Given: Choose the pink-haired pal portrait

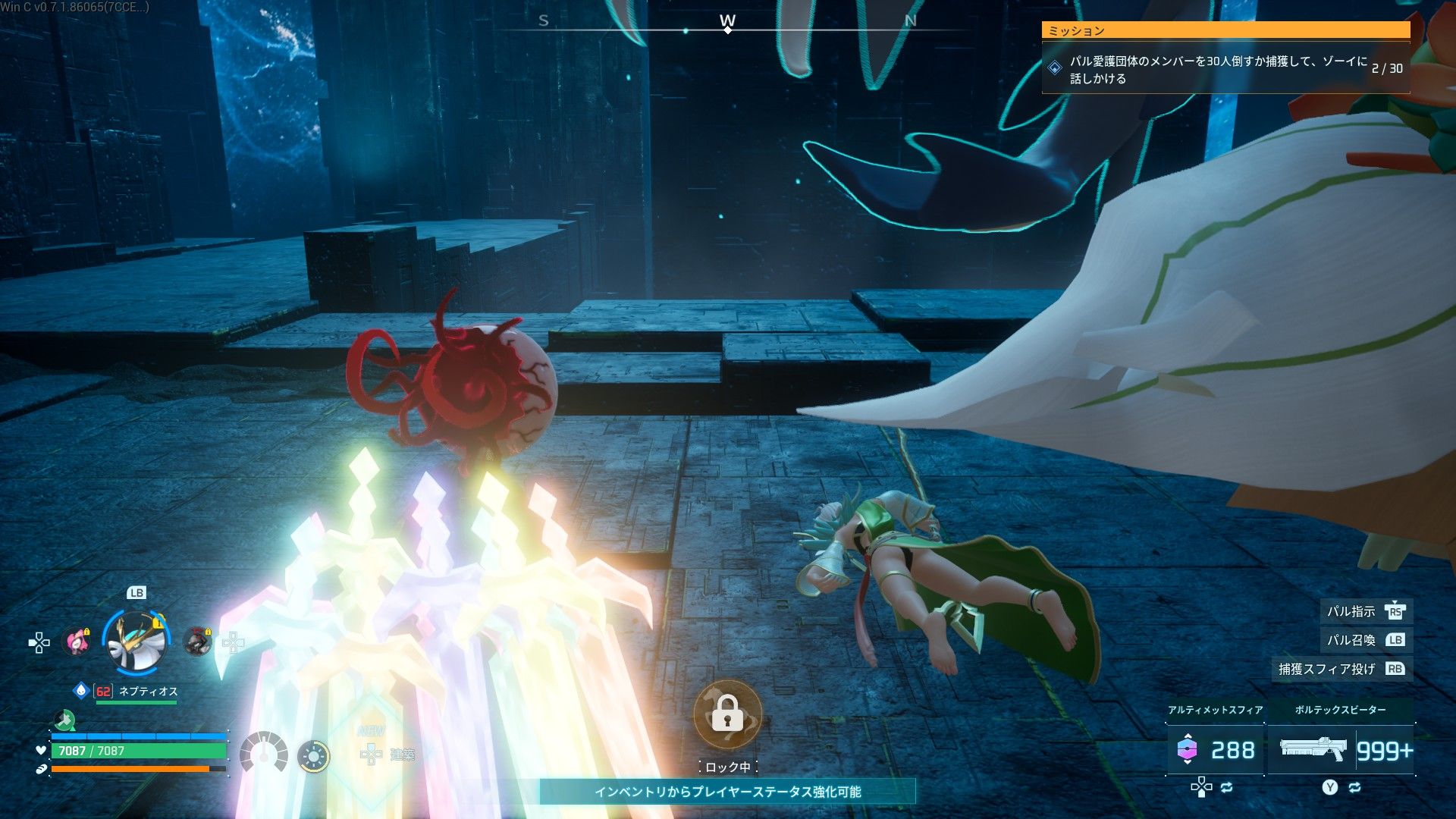Looking at the screenshot, I should coord(76,642).
